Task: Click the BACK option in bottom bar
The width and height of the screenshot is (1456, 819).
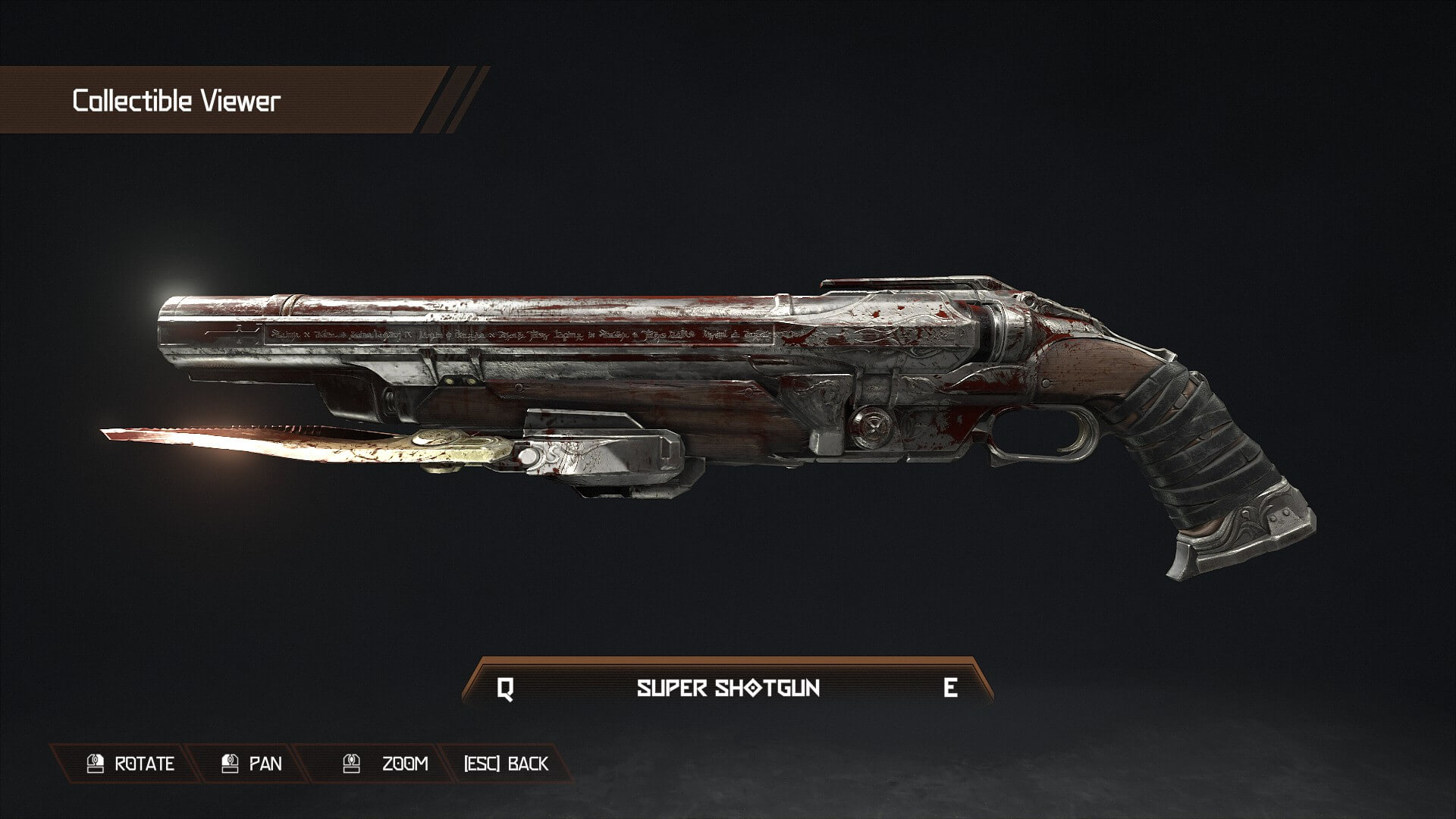Action: pyautogui.click(x=527, y=764)
